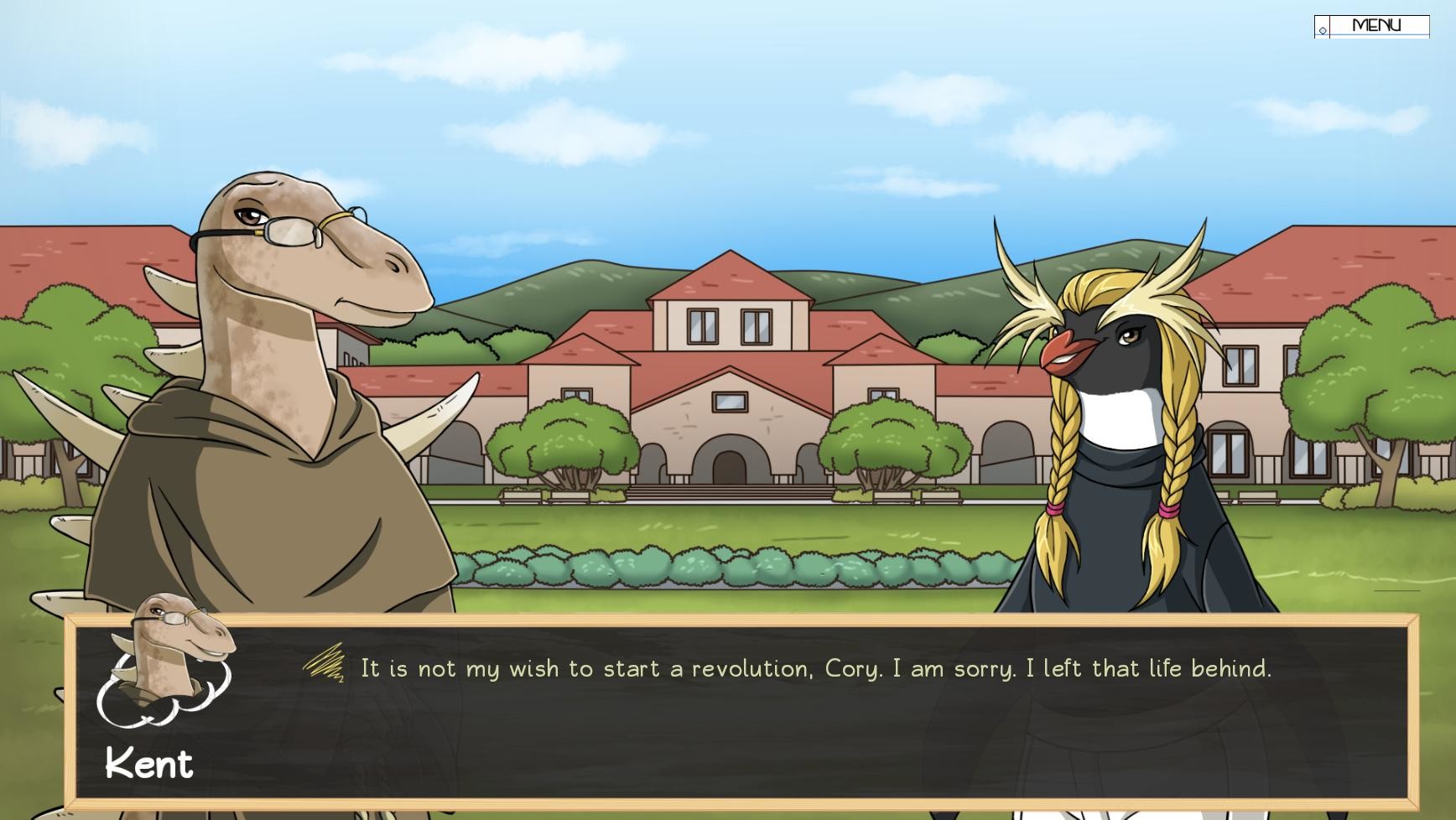Click the Kent name label
This screenshot has height=820, width=1456.
pyautogui.click(x=150, y=764)
